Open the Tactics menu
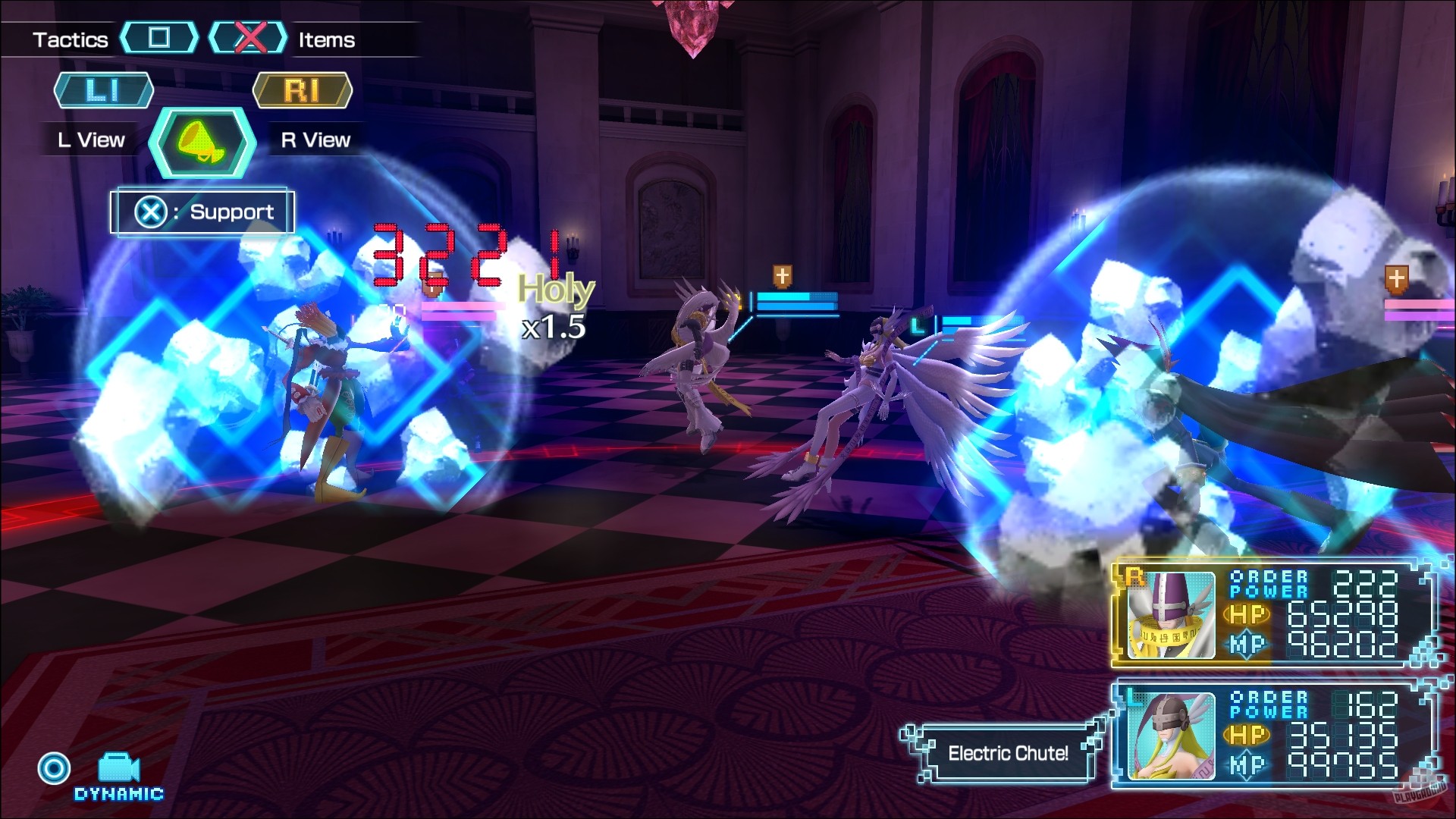Viewport: 1456px width, 819px height. 70,39
